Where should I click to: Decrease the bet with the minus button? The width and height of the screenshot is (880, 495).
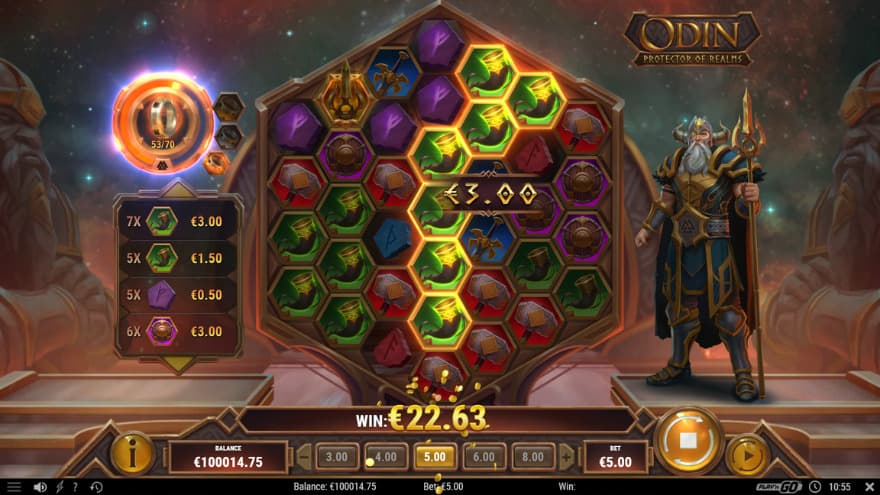tap(305, 457)
